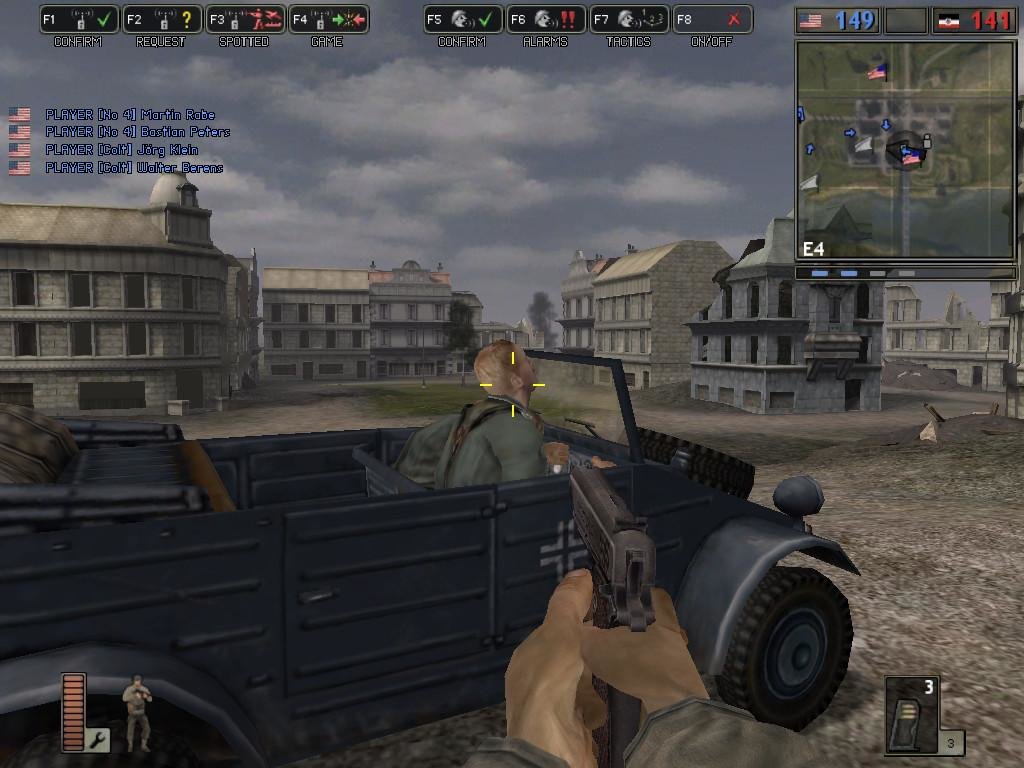Select player Bastian Peters in the list
This screenshot has height=768, width=1024.
click(137, 132)
